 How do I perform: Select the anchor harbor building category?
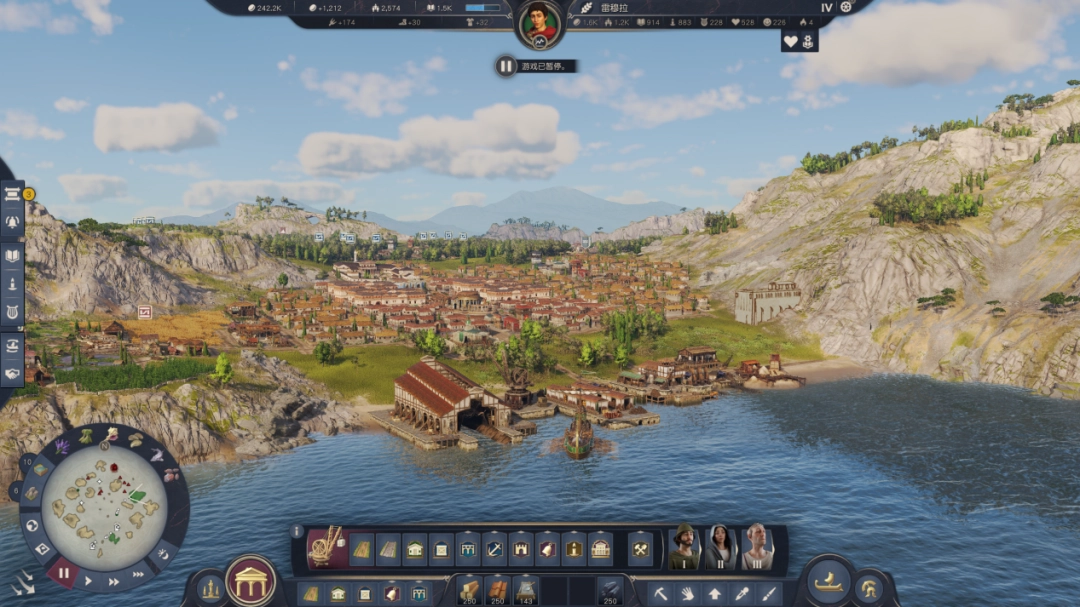(495, 548)
